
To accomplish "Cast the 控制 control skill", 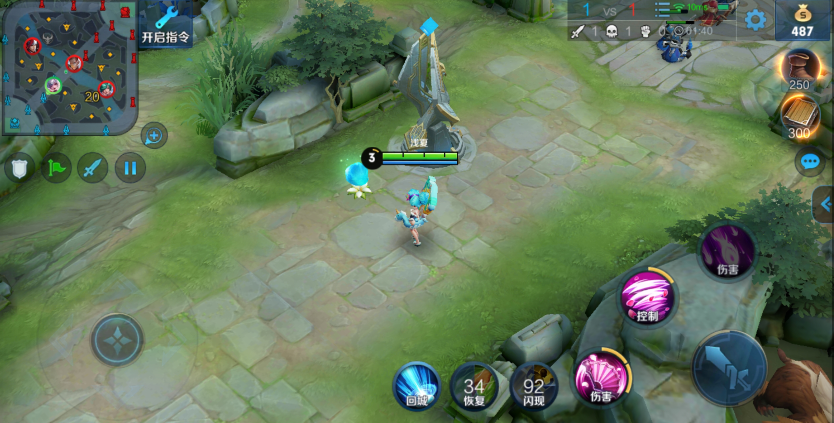I will [x=647, y=297].
